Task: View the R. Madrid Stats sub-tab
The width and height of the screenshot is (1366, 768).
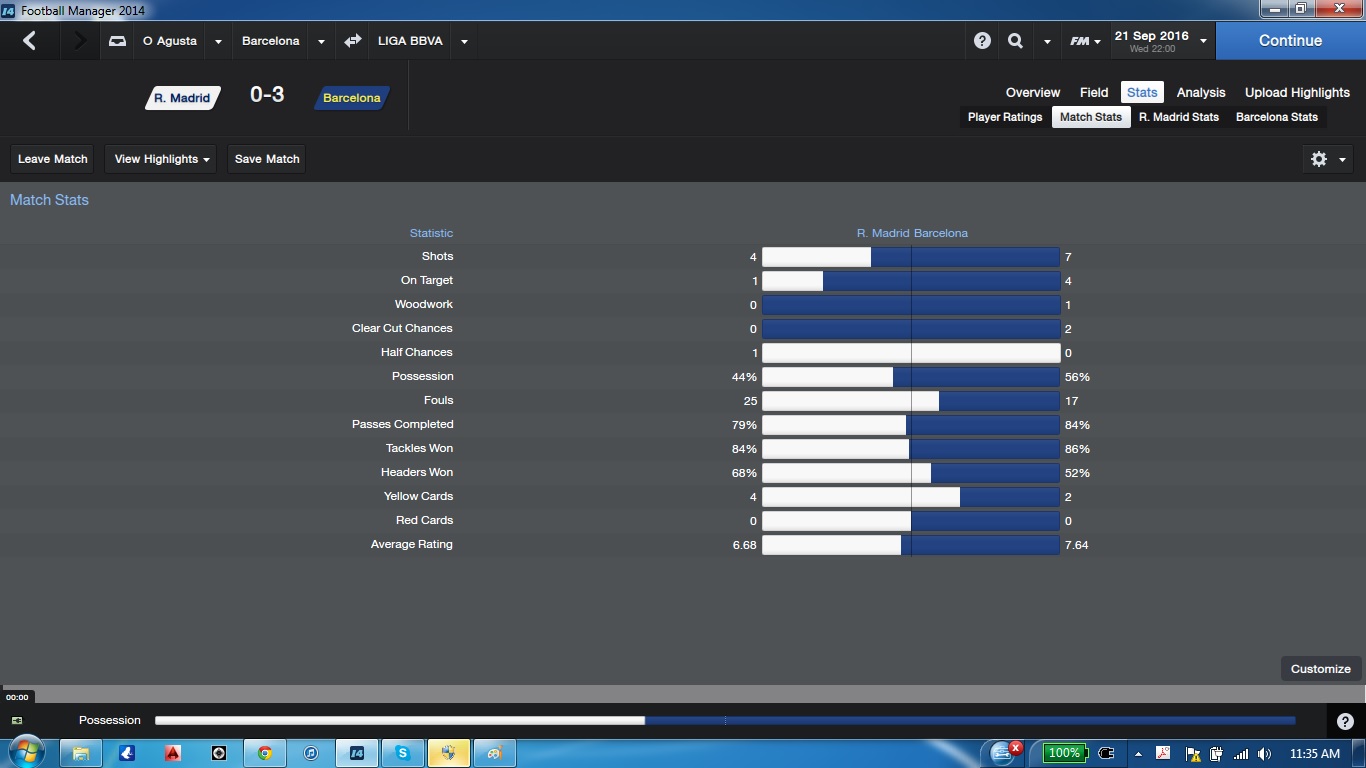Action: [x=1179, y=117]
